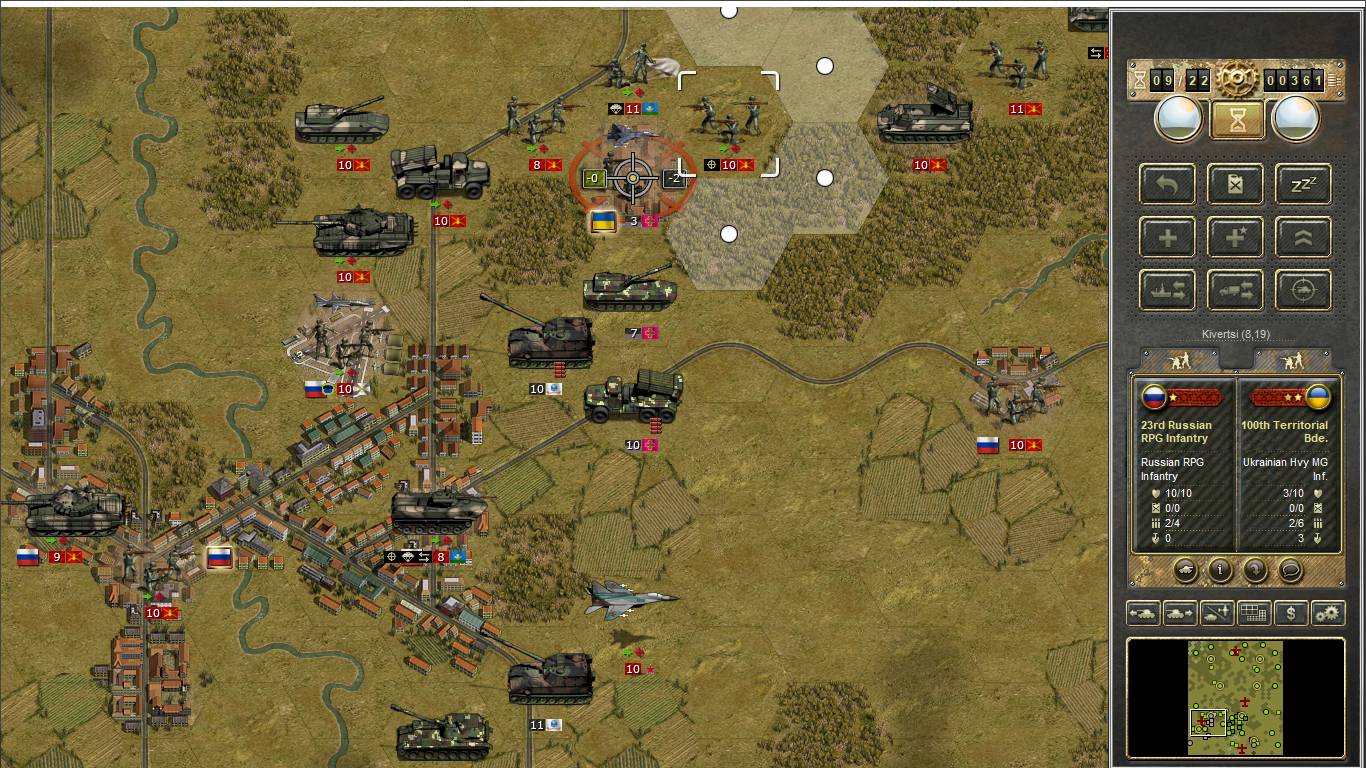
Task: Click the speech bubble button
Action: click(1291, 570)
